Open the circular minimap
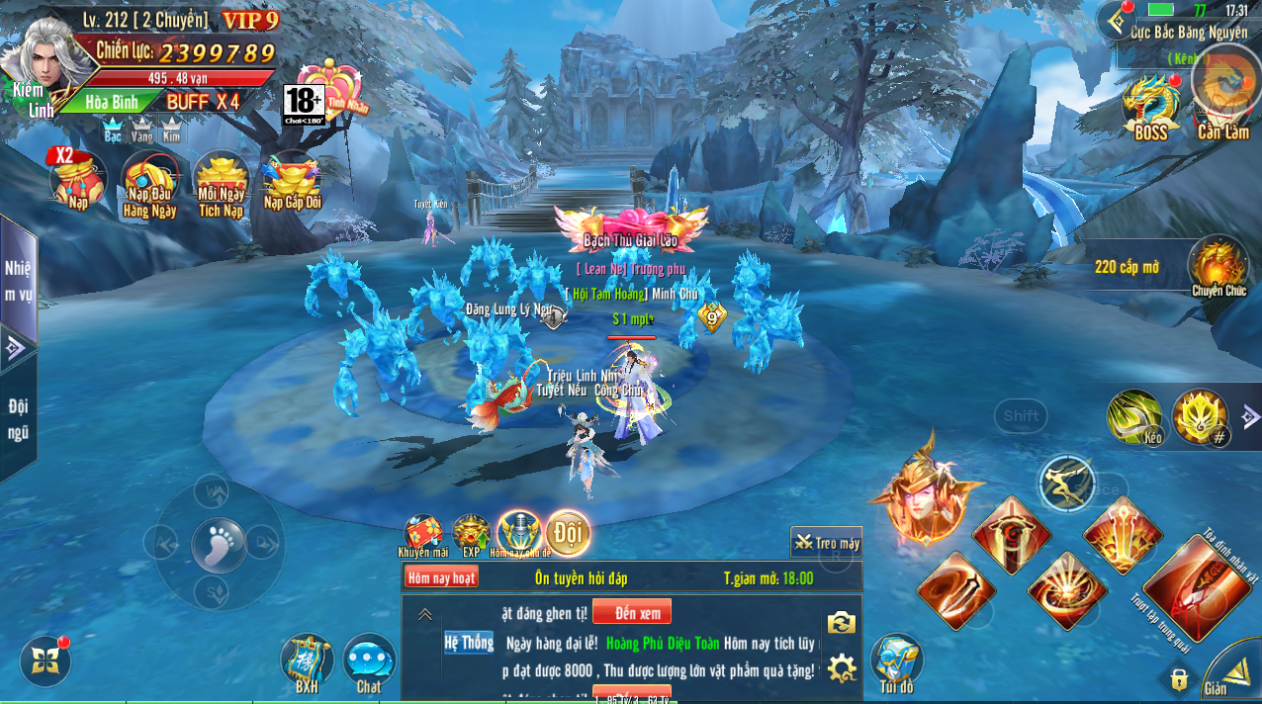Image resolution: width=1262 pixels, height=704 pixels. (1227, 80)
